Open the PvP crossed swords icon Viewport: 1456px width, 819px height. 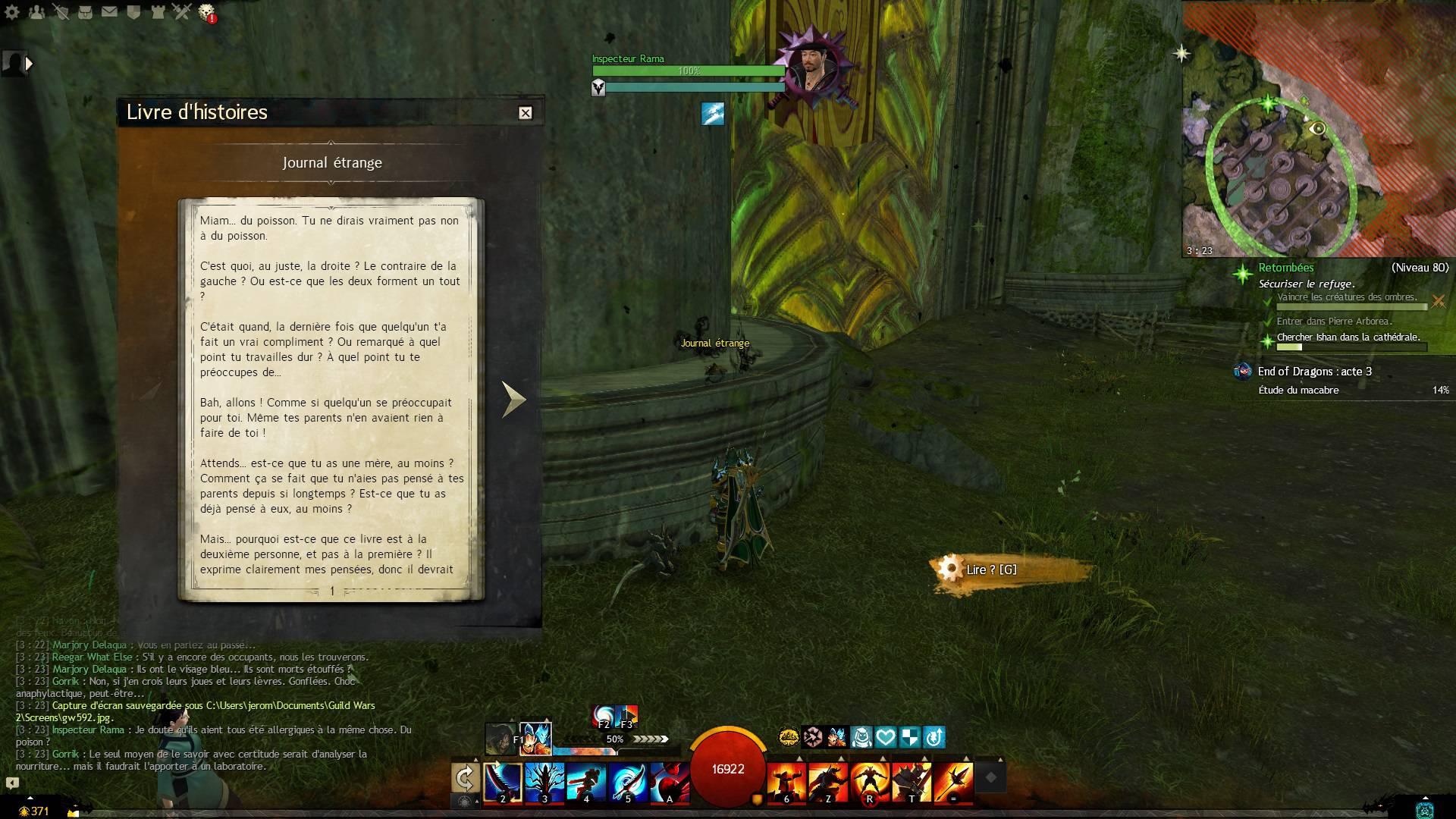point(182,12)
